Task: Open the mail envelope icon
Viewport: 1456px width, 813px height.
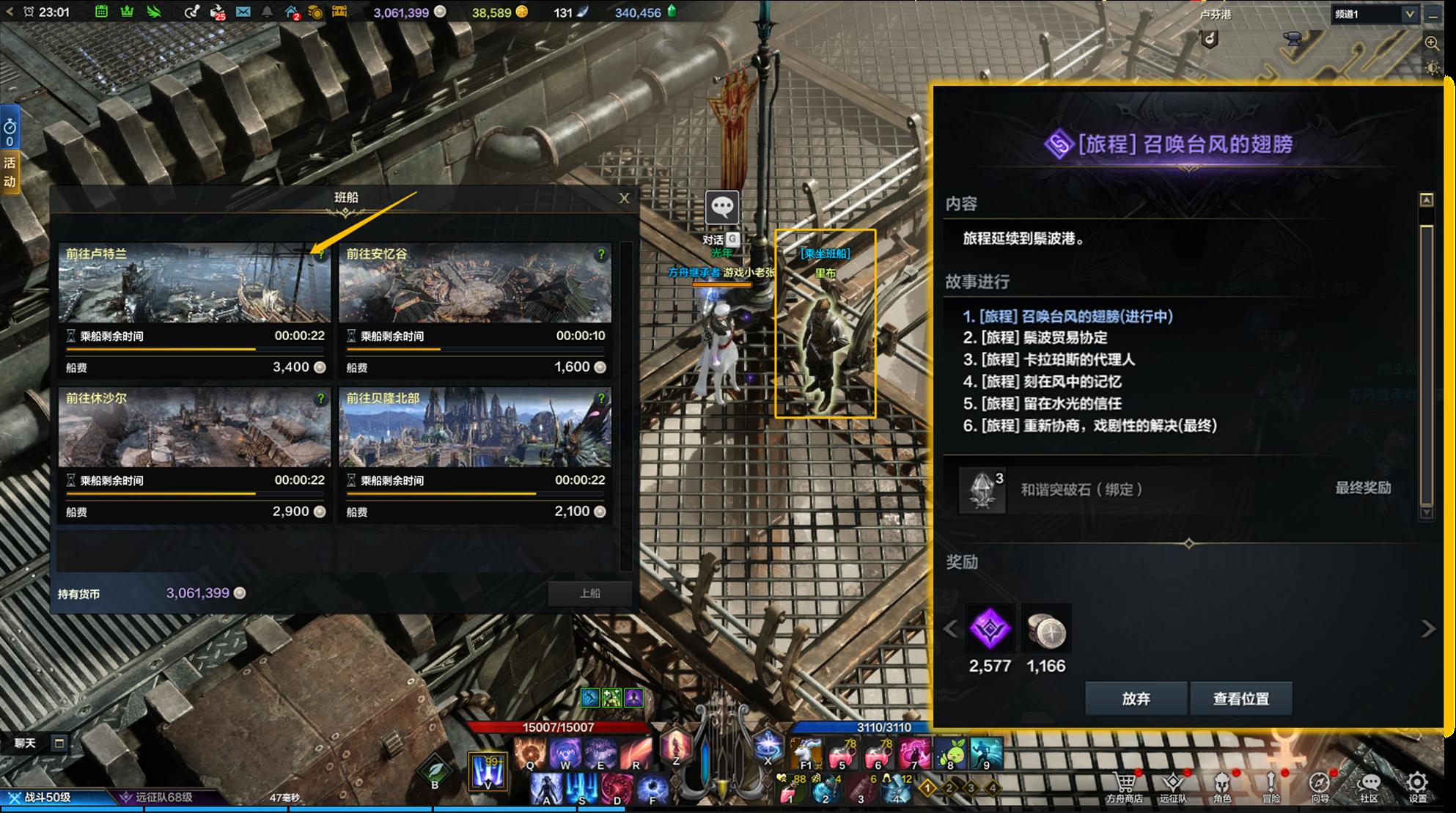Action: (243, 12)
